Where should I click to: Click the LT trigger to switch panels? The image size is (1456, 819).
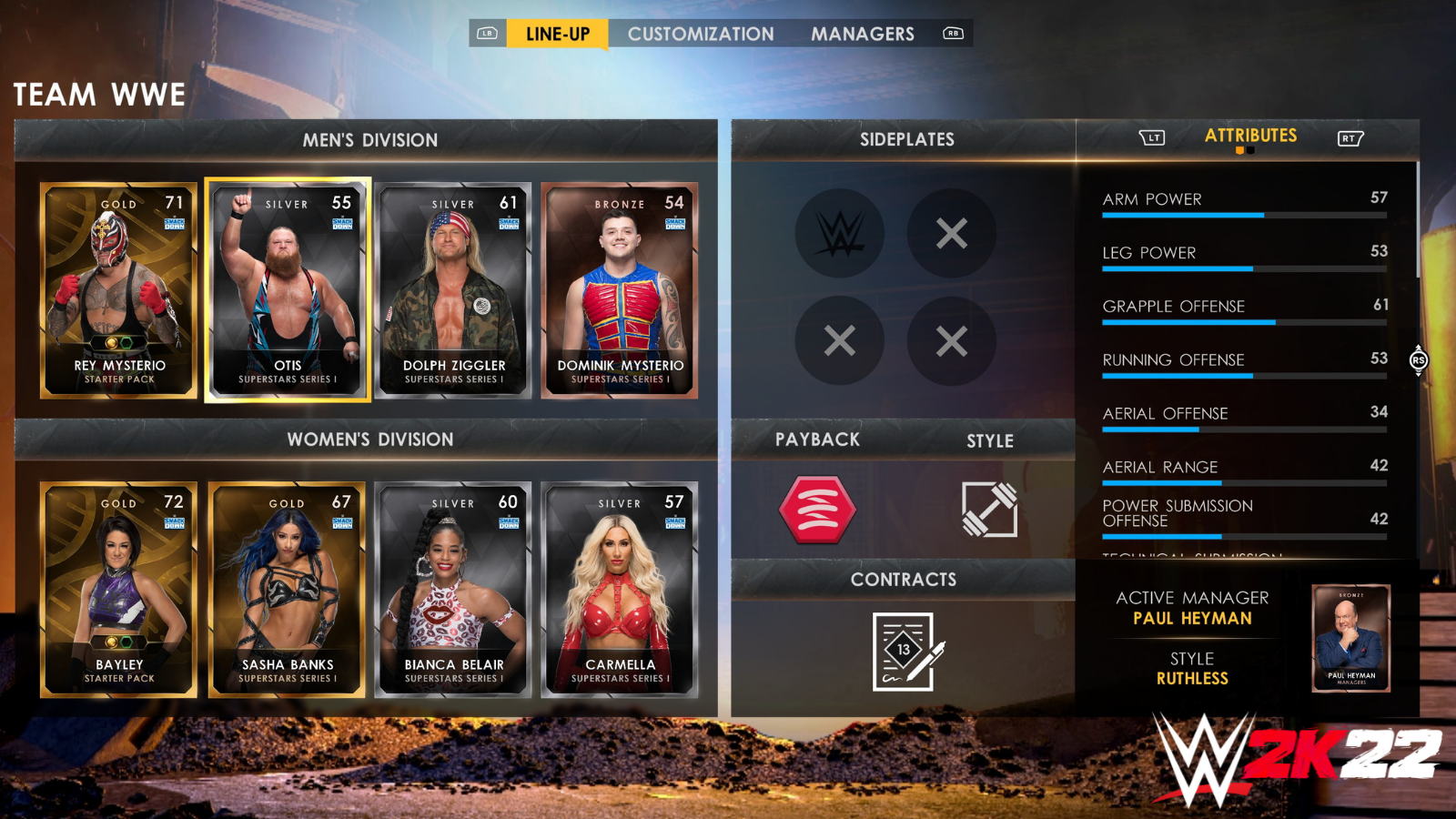(x=1152, y=136)
